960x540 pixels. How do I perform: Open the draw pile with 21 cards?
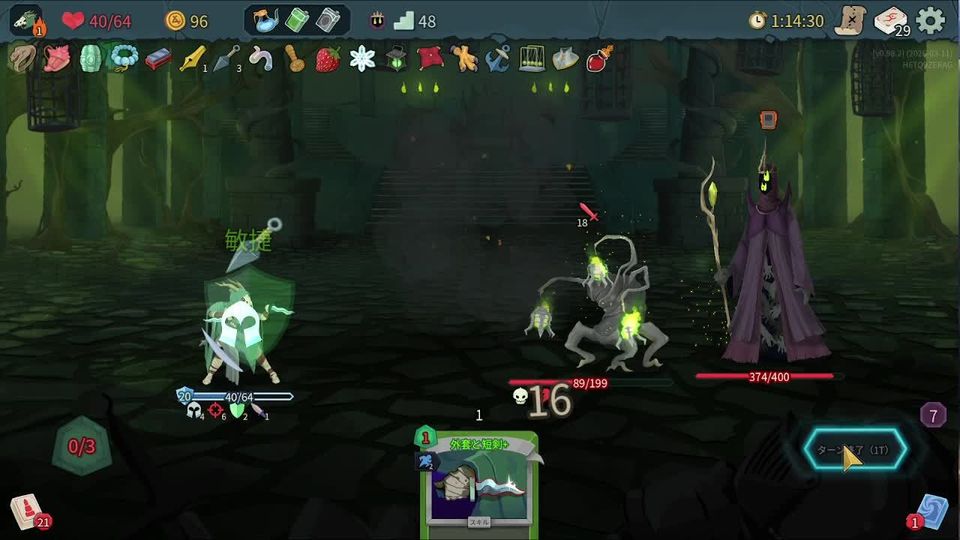tap(27, 512)
